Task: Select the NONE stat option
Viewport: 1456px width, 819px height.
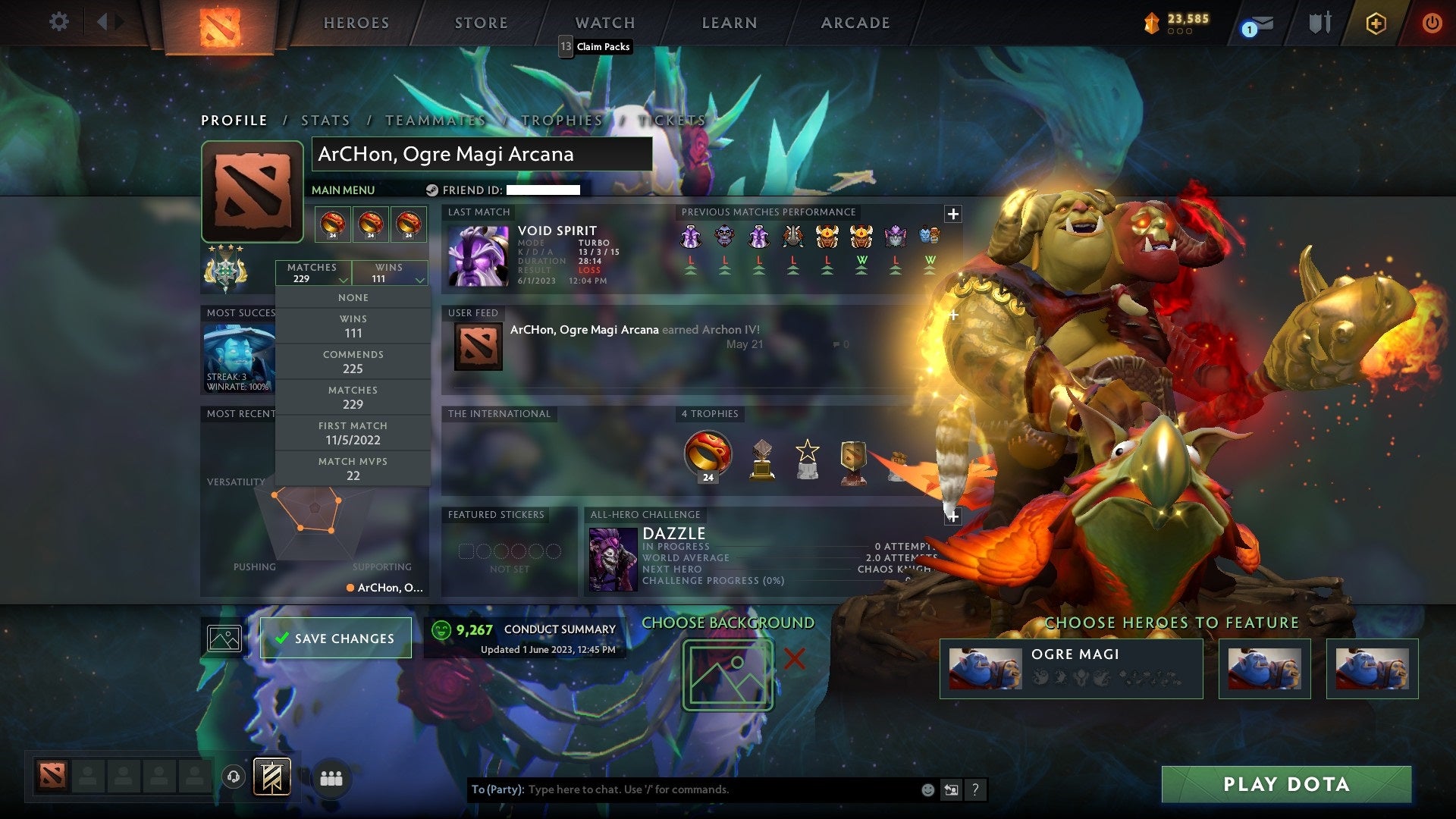Action: pos(353,297)
